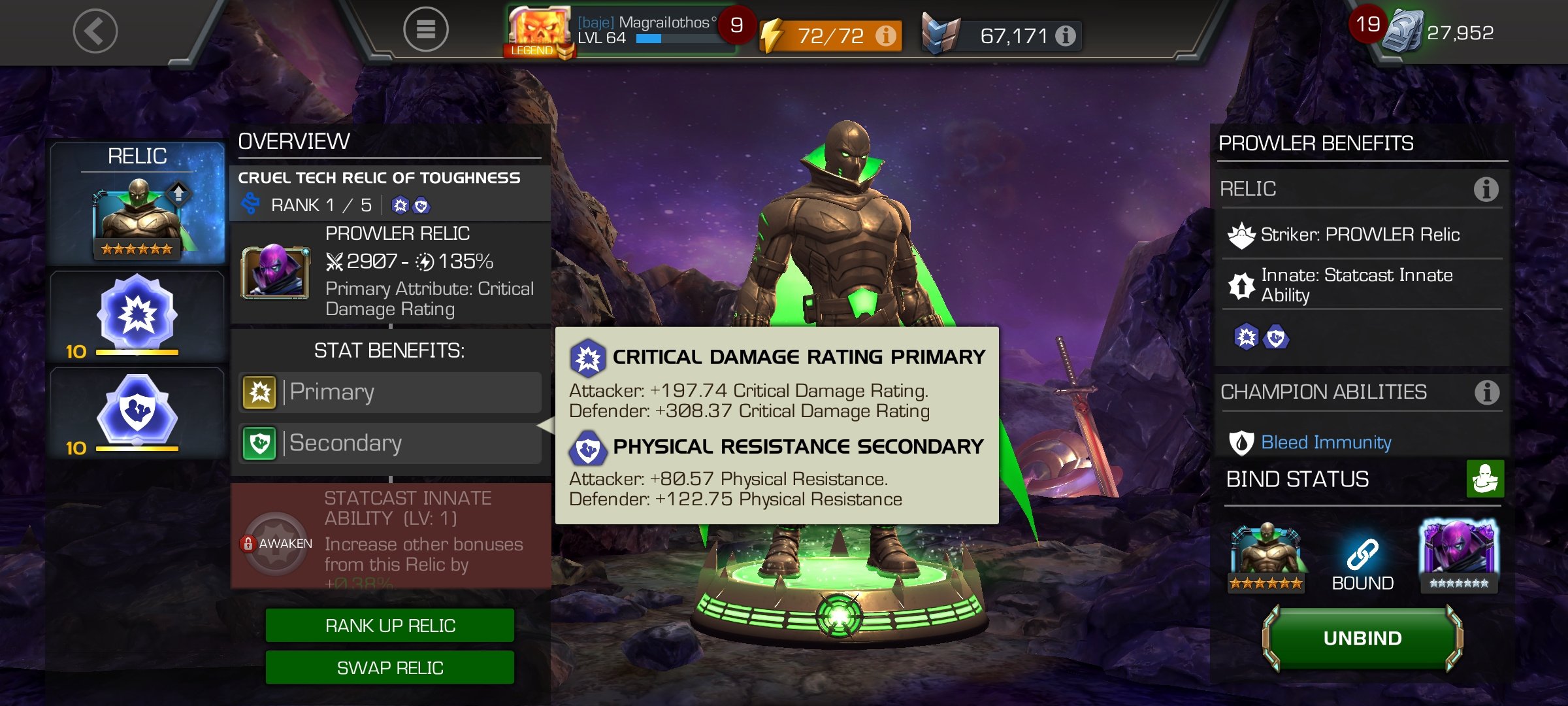Select the Relic champion tile
The height and width of the screenshot is (706, 1568).
click(137, 204)
